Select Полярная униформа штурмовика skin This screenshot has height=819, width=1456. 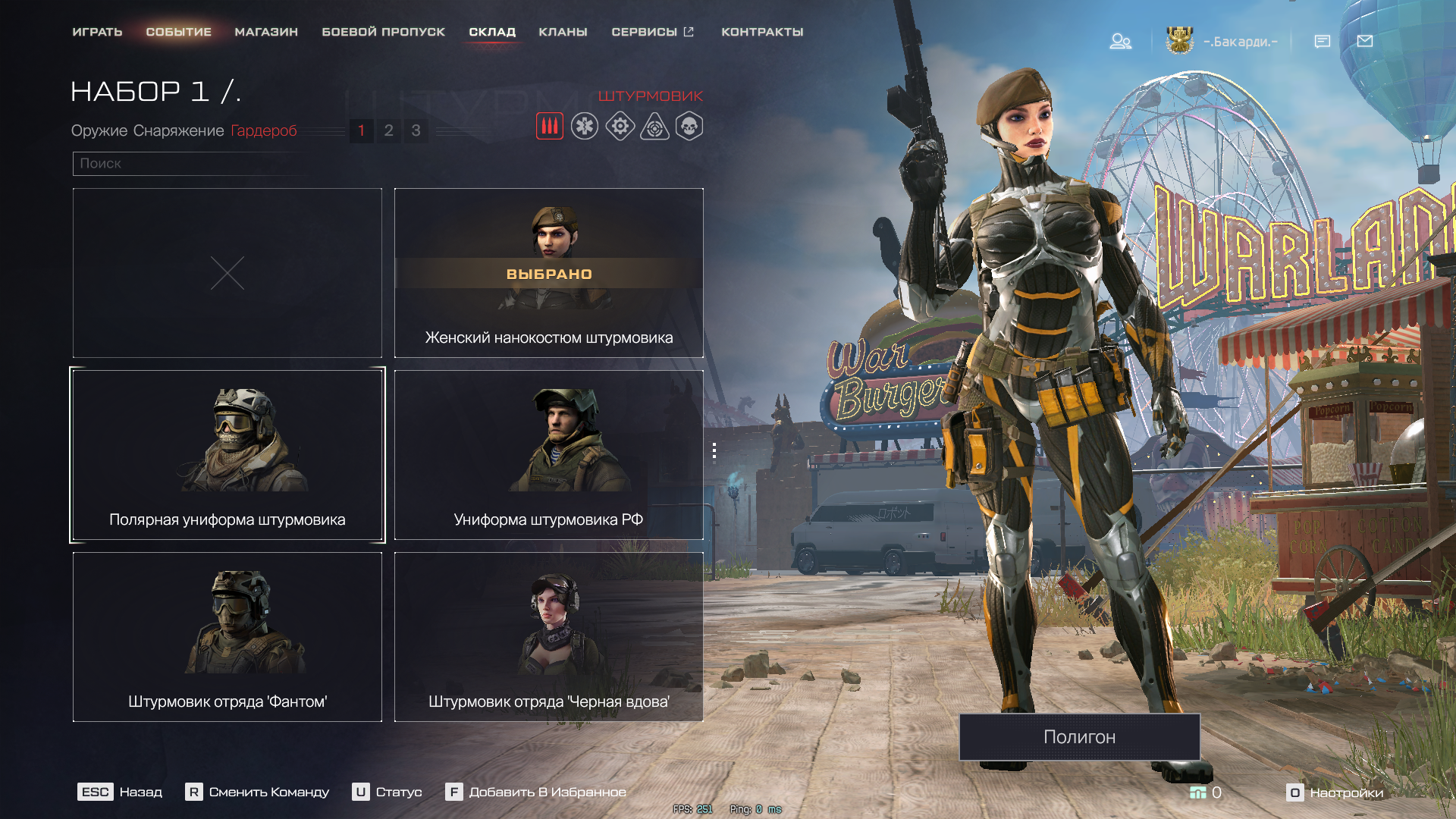coord(227,455)
